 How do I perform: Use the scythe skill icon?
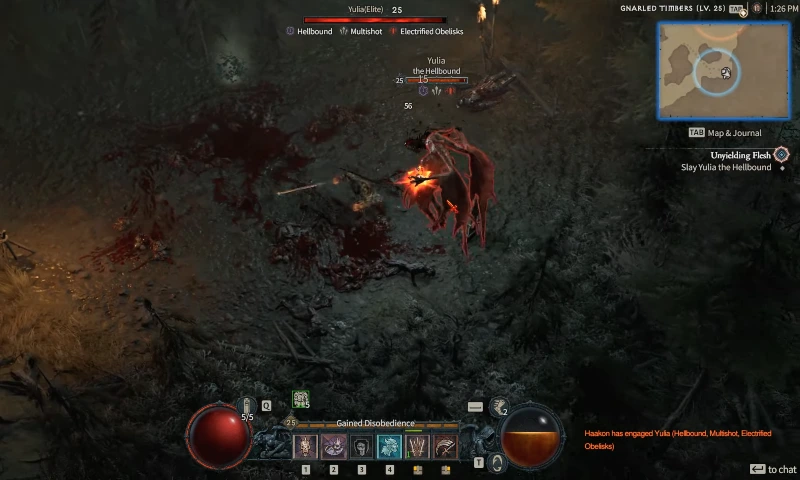coord(446,447)
